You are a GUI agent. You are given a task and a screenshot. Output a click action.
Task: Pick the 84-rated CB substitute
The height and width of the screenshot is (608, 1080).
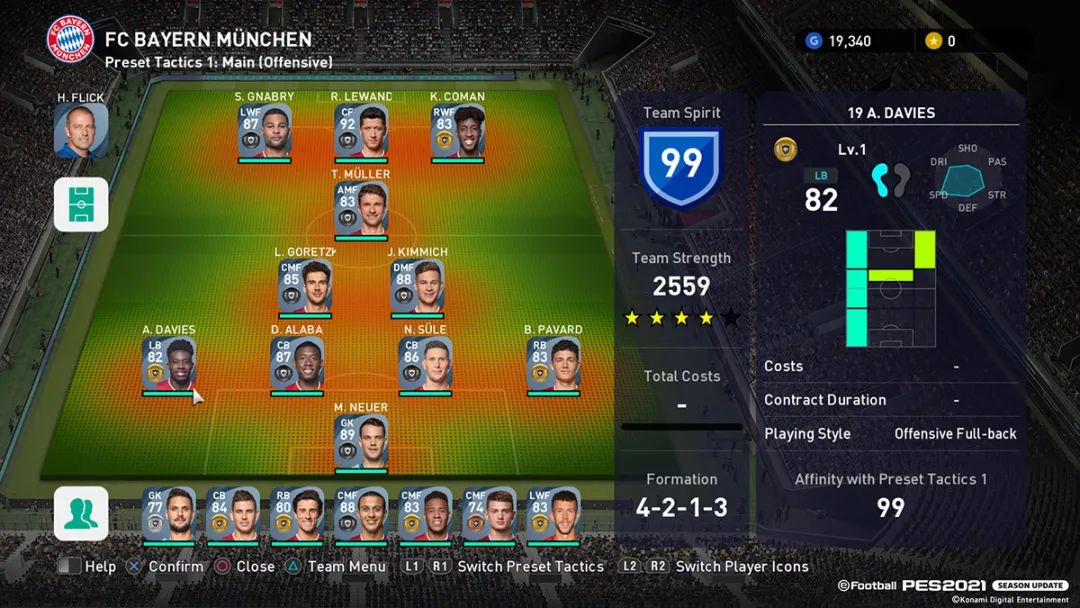coord(233,514)
